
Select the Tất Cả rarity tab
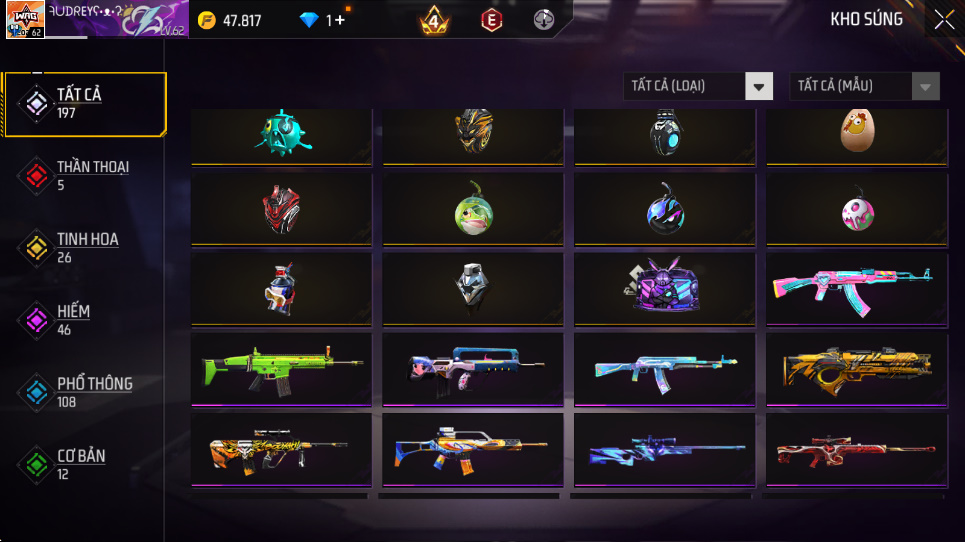[85, 103]
